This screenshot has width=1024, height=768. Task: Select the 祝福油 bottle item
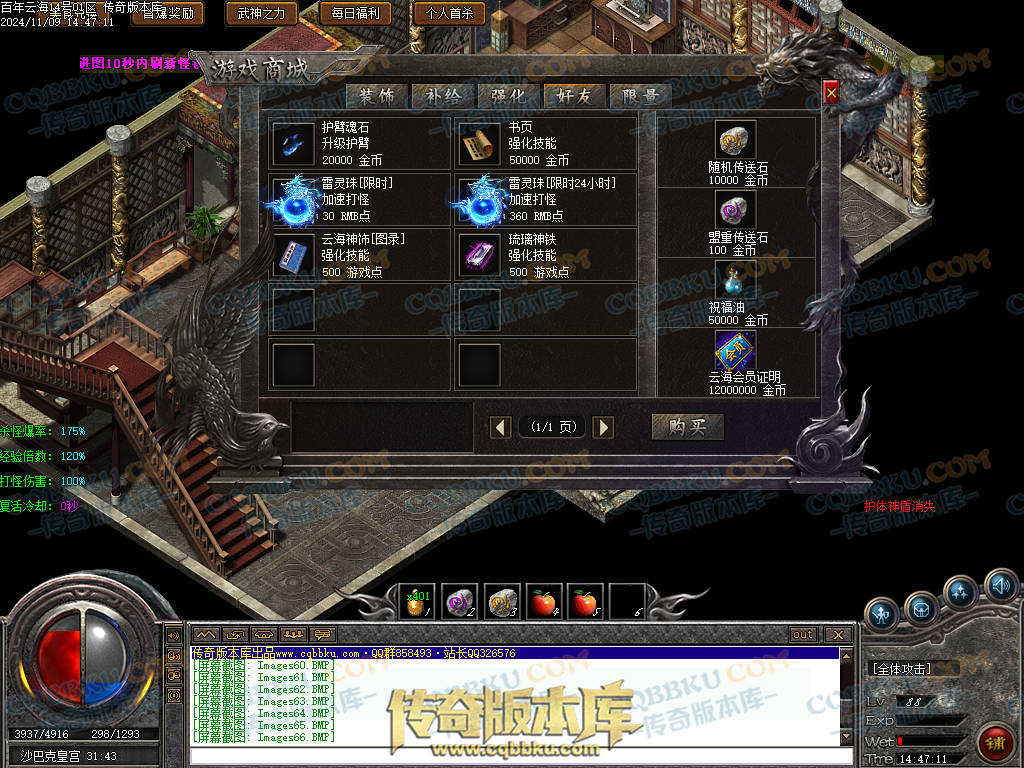[x=736, y=279]
